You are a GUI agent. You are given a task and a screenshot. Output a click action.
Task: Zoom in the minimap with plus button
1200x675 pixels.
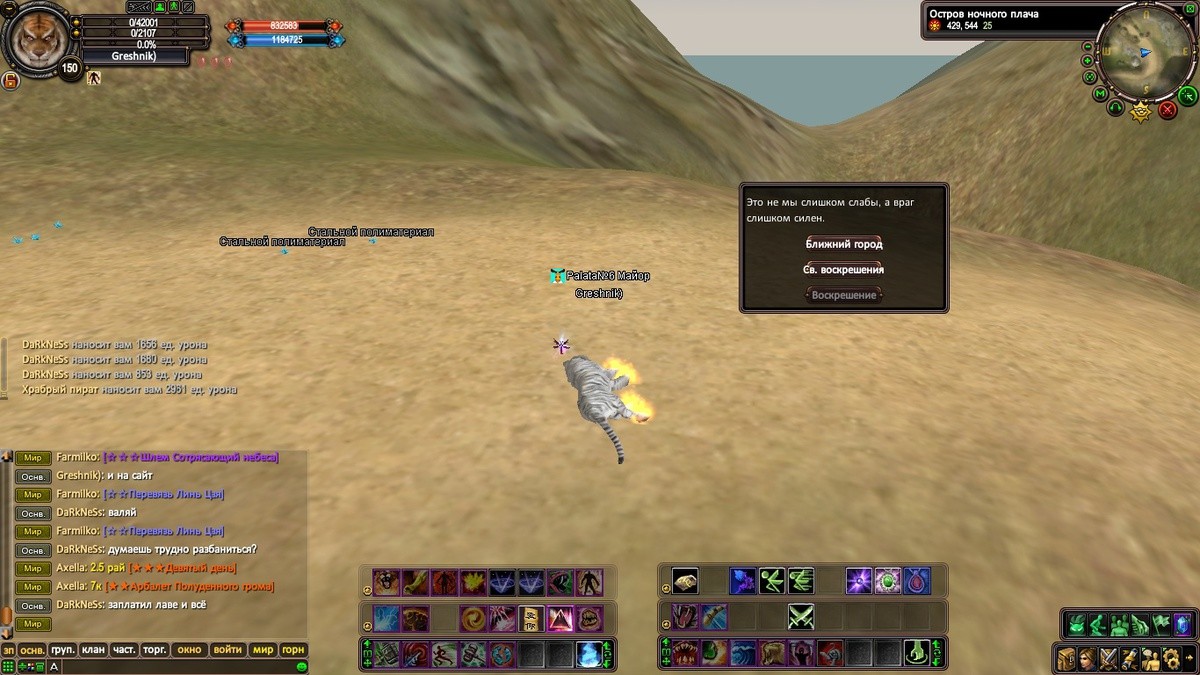tap(1088, 60)
